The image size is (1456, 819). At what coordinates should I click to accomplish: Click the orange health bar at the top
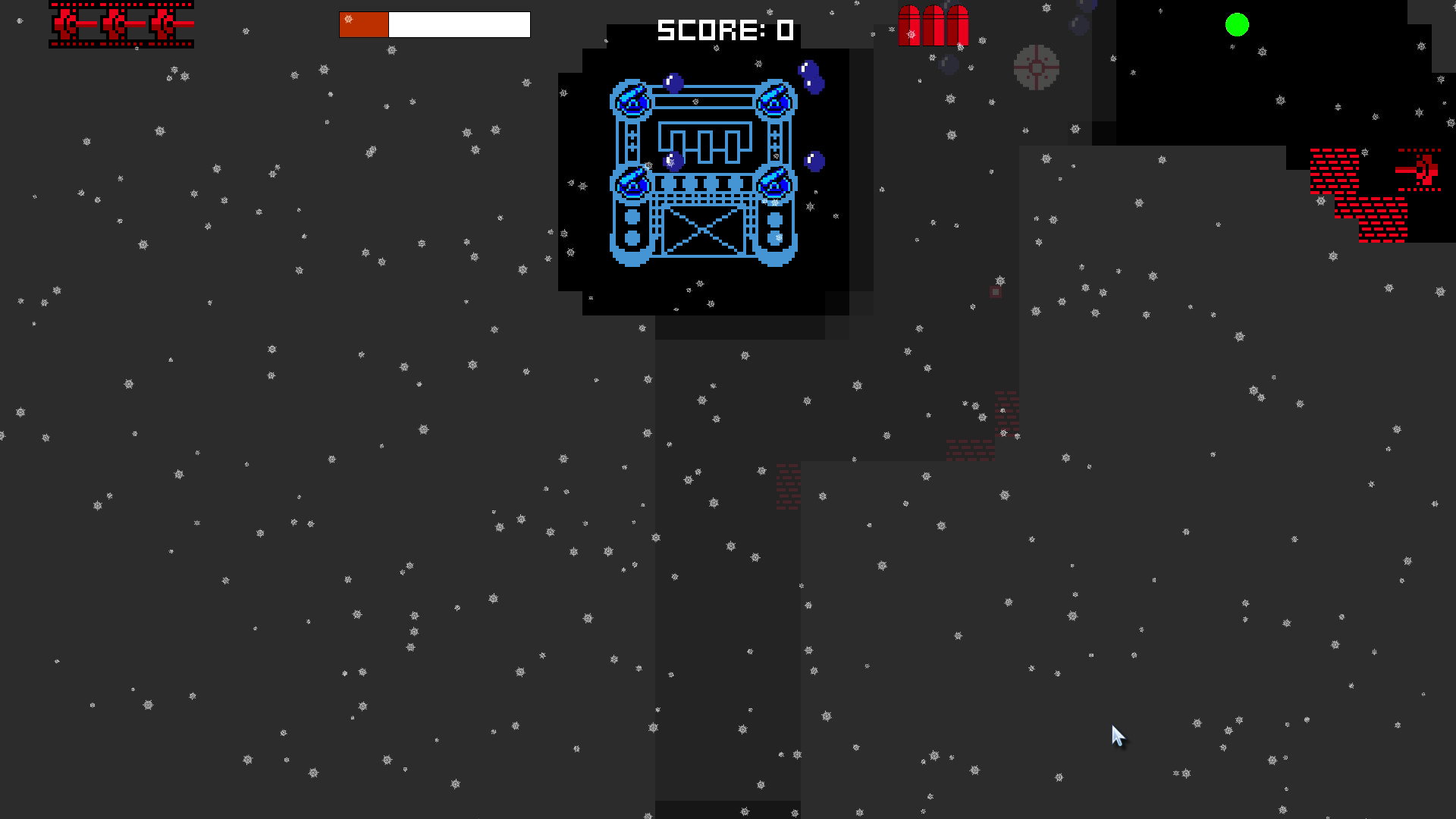pos(362,24)
